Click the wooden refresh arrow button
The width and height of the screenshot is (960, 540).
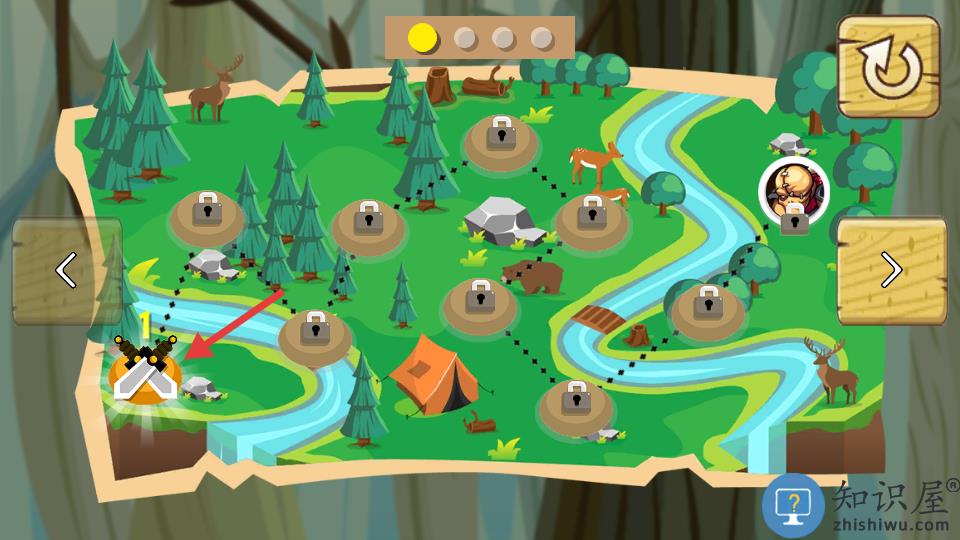point(888,67)
